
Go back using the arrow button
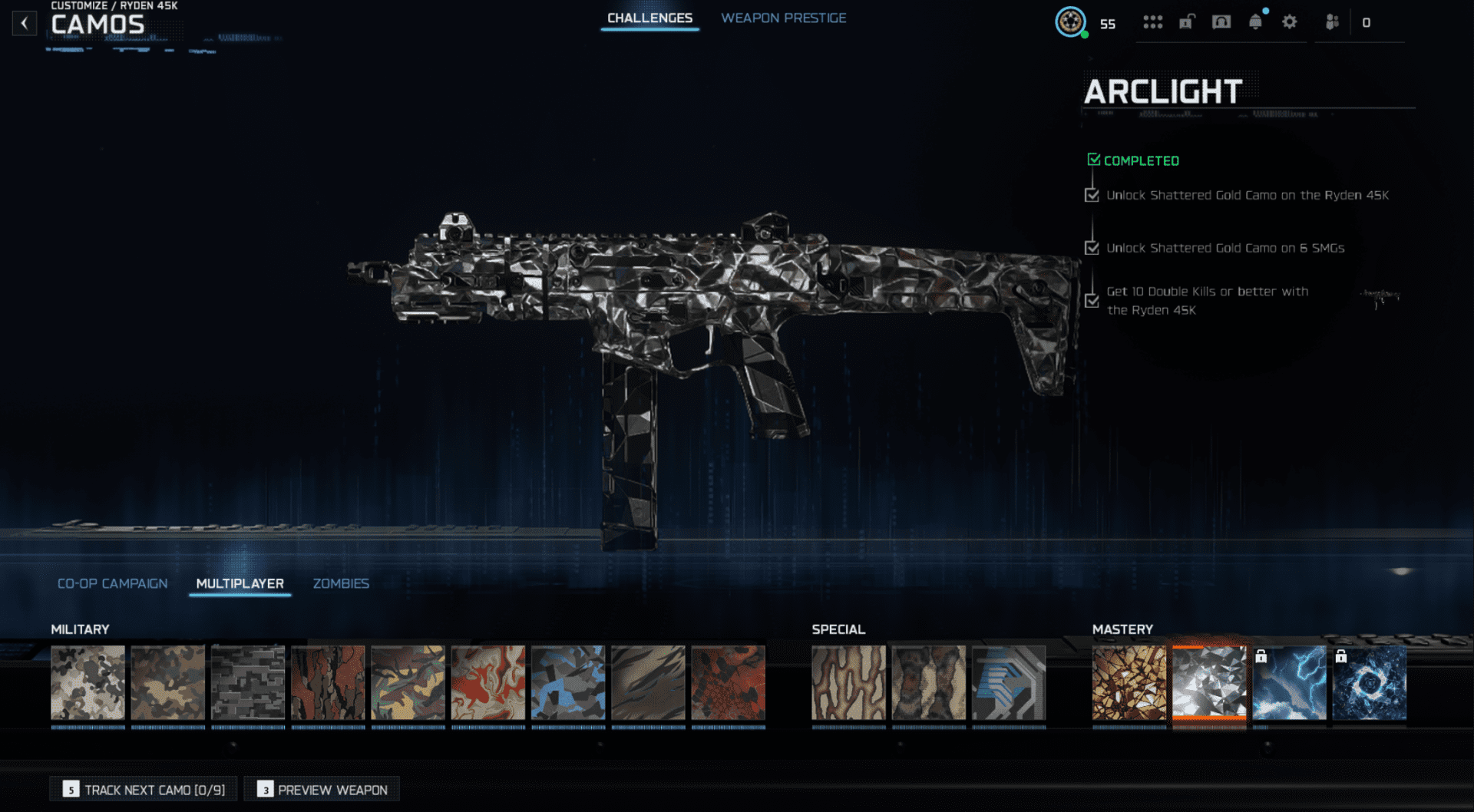click(25, 23)
